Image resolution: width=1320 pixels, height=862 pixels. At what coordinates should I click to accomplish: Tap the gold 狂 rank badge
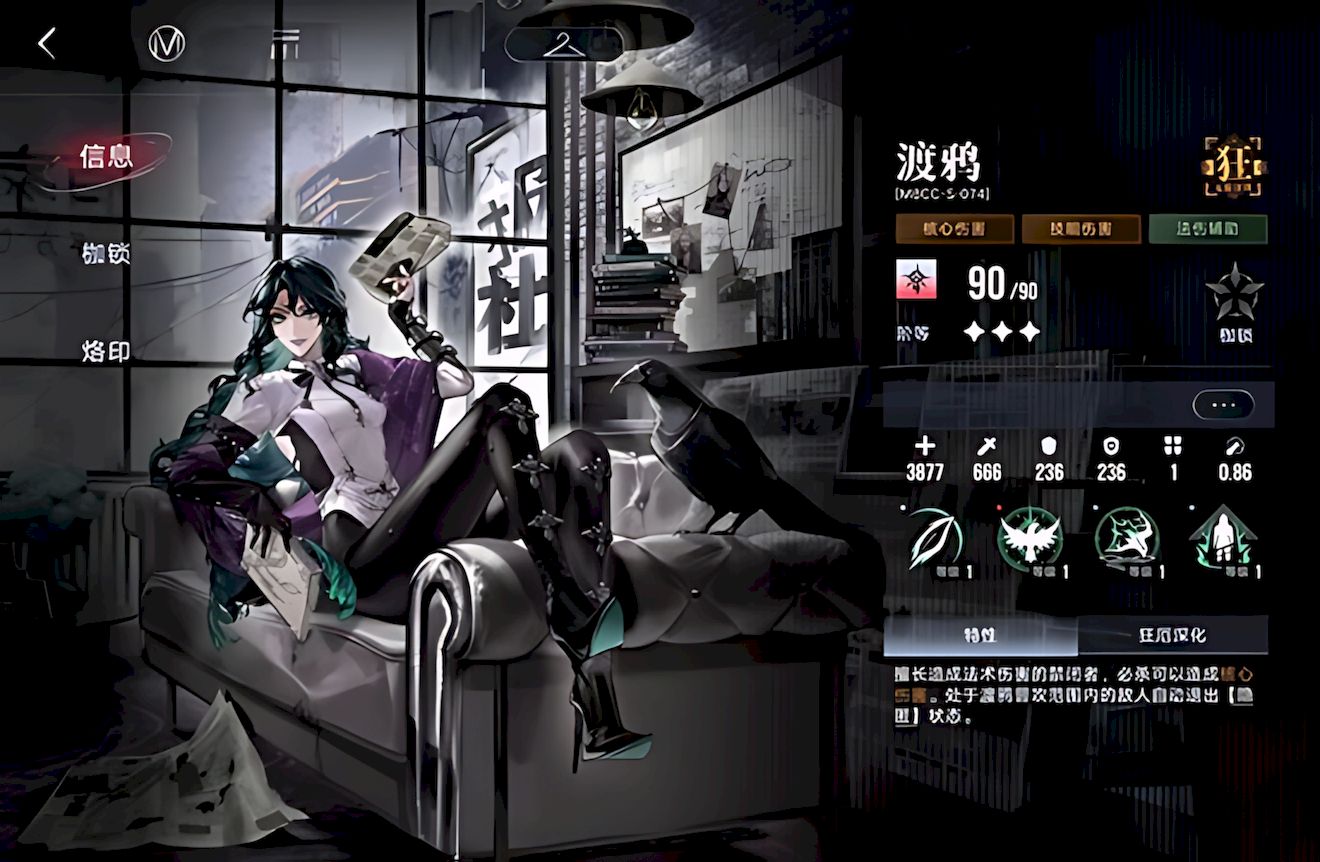click(1234, 167)
